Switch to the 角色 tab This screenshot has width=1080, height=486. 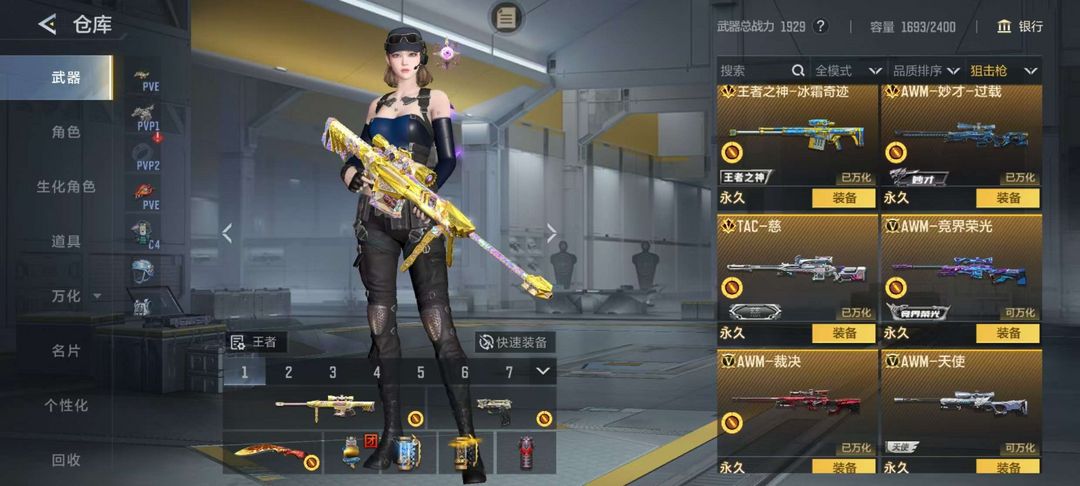(x=66, y=131)
